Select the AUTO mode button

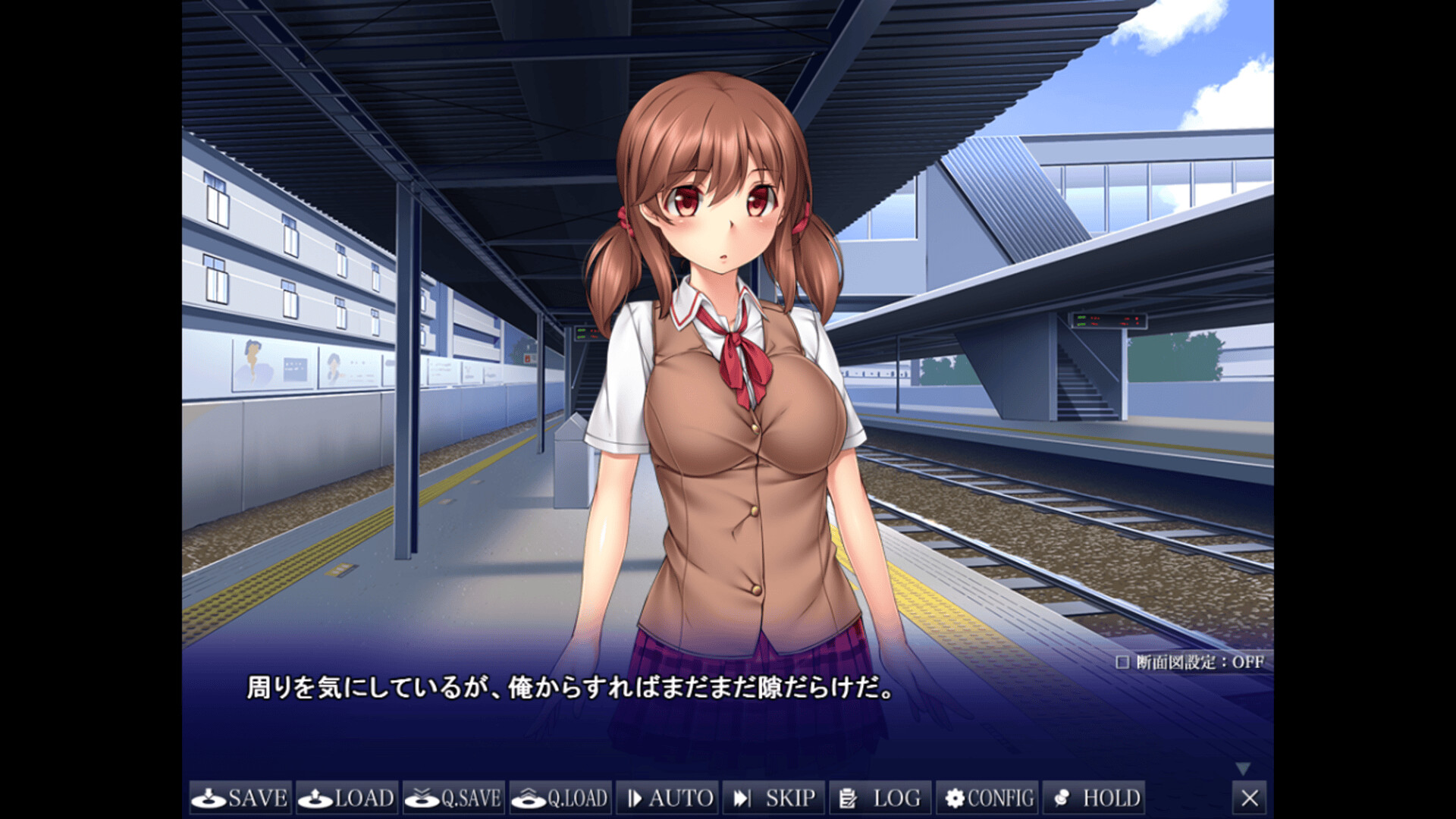(x=667, y=798)
